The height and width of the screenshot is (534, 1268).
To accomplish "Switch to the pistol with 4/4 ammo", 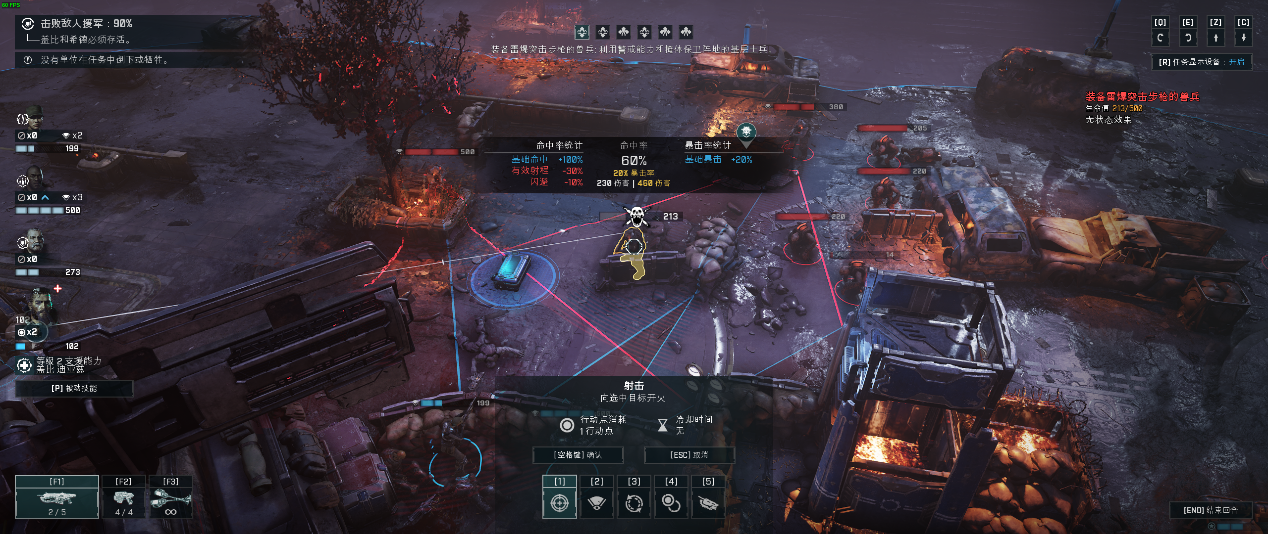I will [124, 496].
